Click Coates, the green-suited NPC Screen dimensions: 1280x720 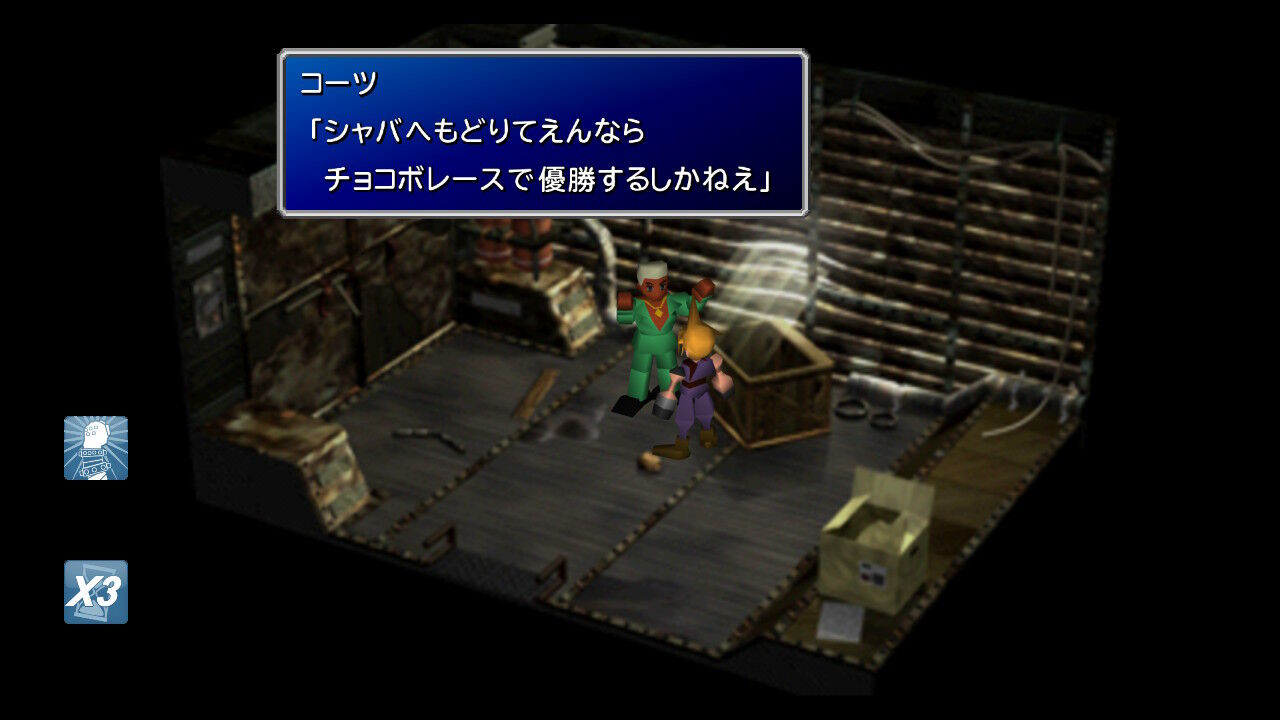(x=655, y=330)
